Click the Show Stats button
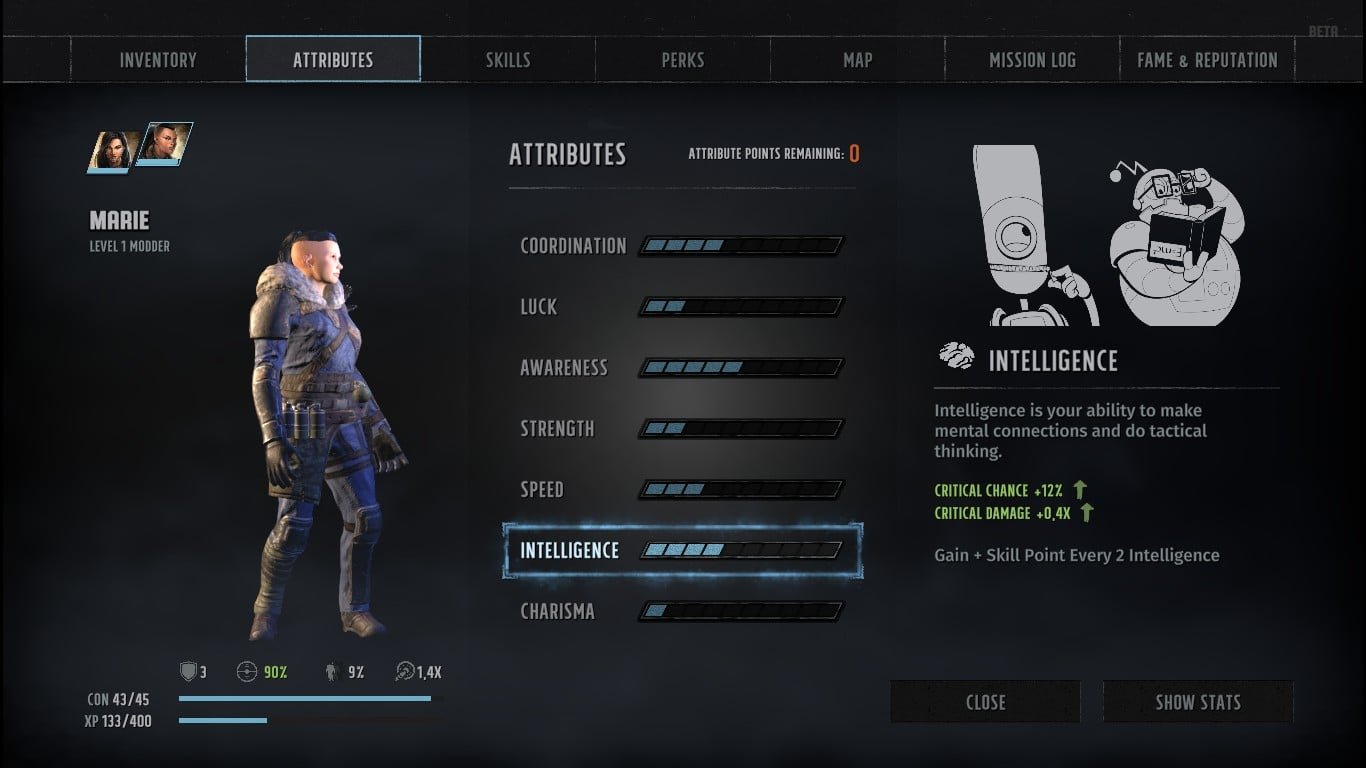Image resolution: width=1366 pixels, height=768 pixels. (x=1198, y=702)
